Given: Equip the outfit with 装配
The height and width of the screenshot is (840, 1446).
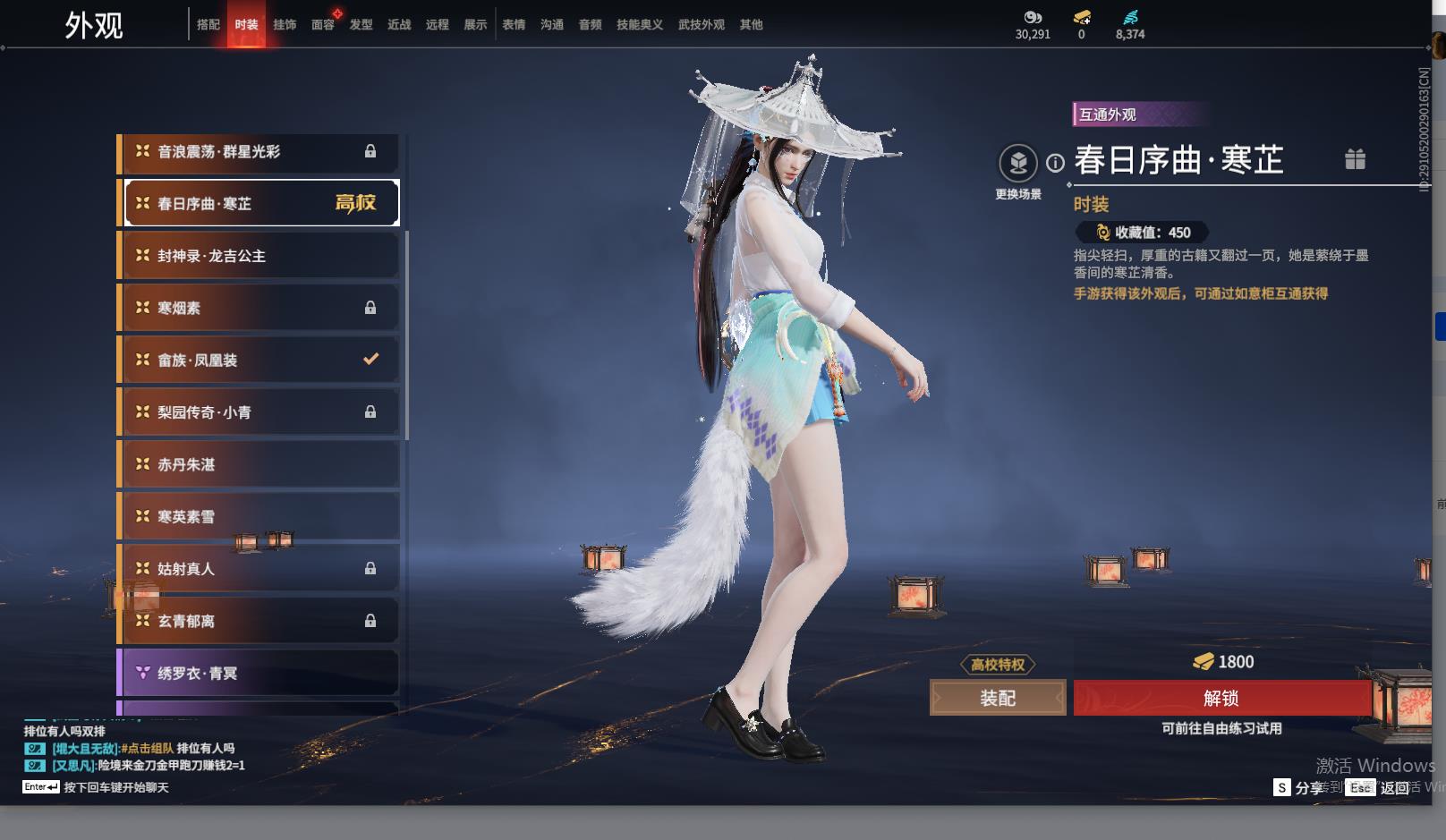Looking at the screenshot, I should [998, 698].
